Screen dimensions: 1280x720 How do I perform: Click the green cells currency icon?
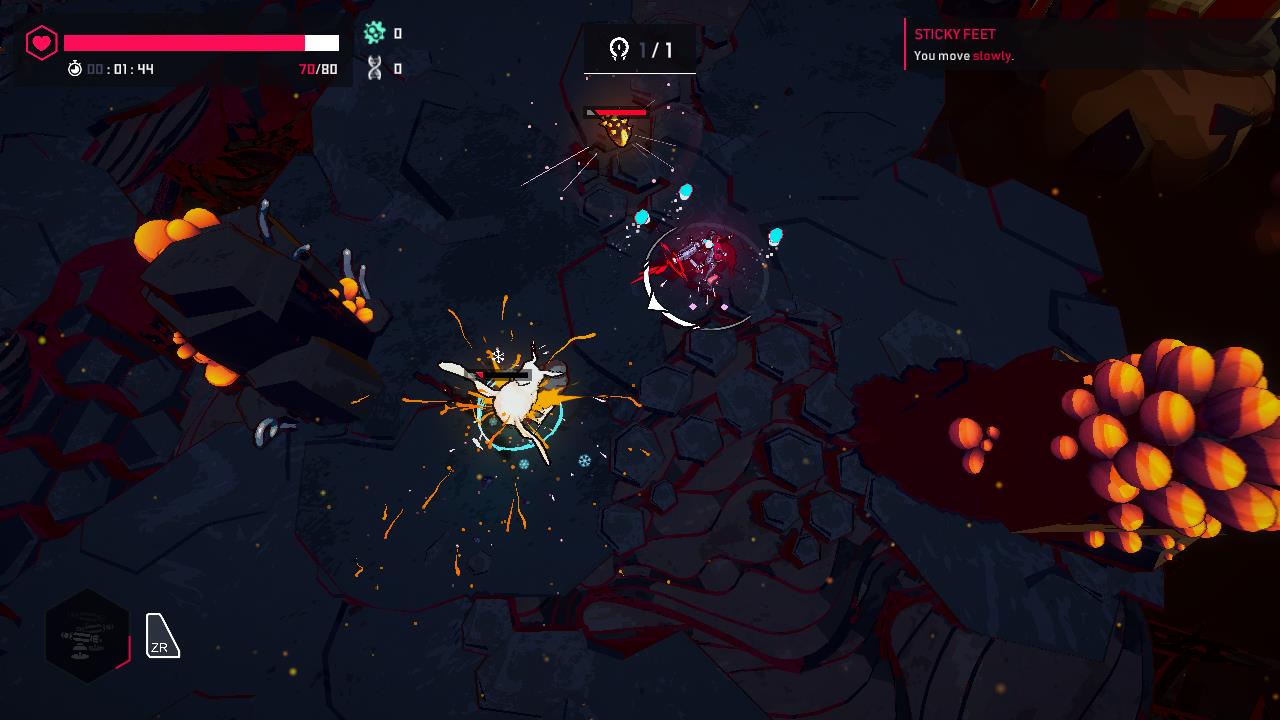point(374,33)
